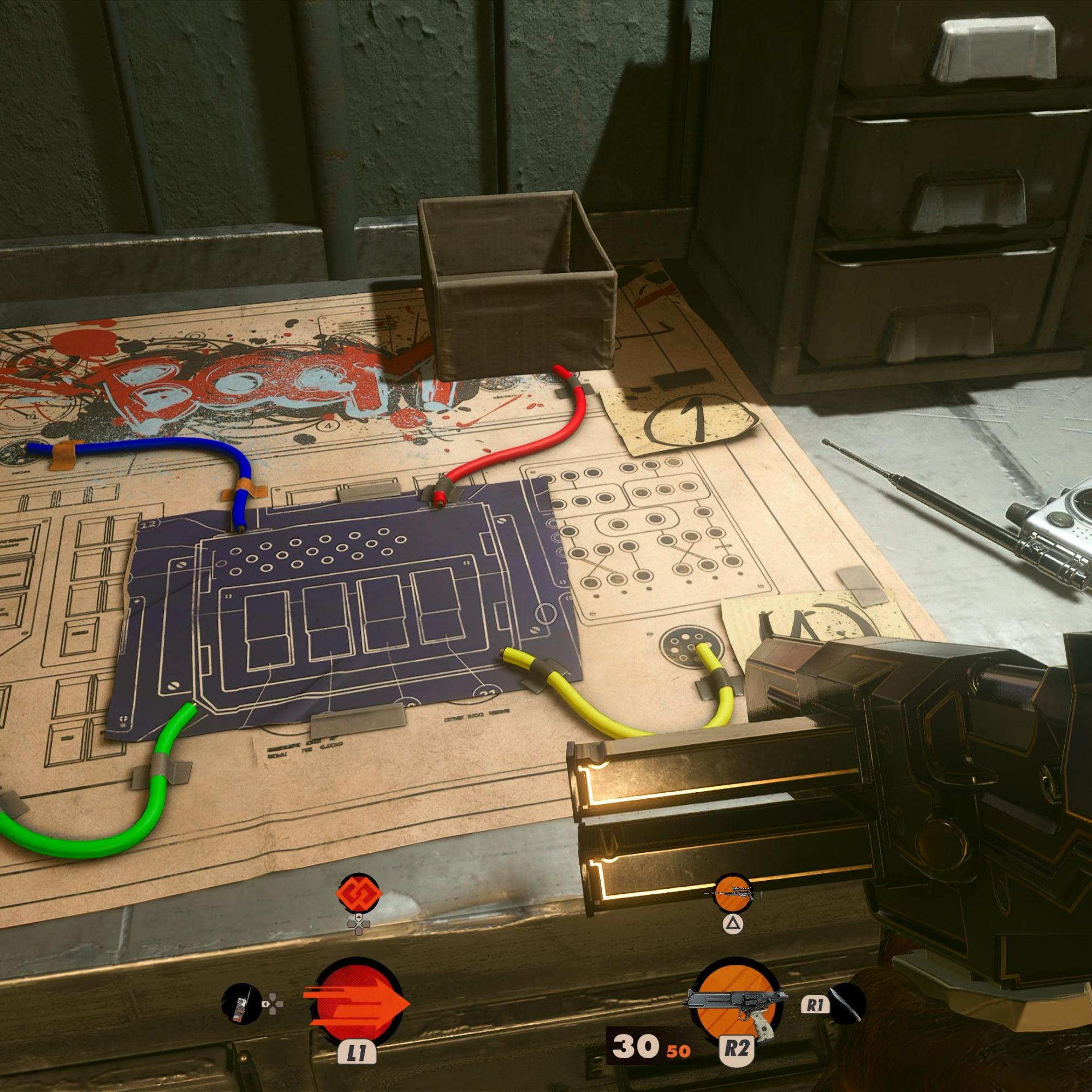Select the Hackamajig gadget icon
The height and width of the screenshot is (1092, 1092).
point(241,1005)
